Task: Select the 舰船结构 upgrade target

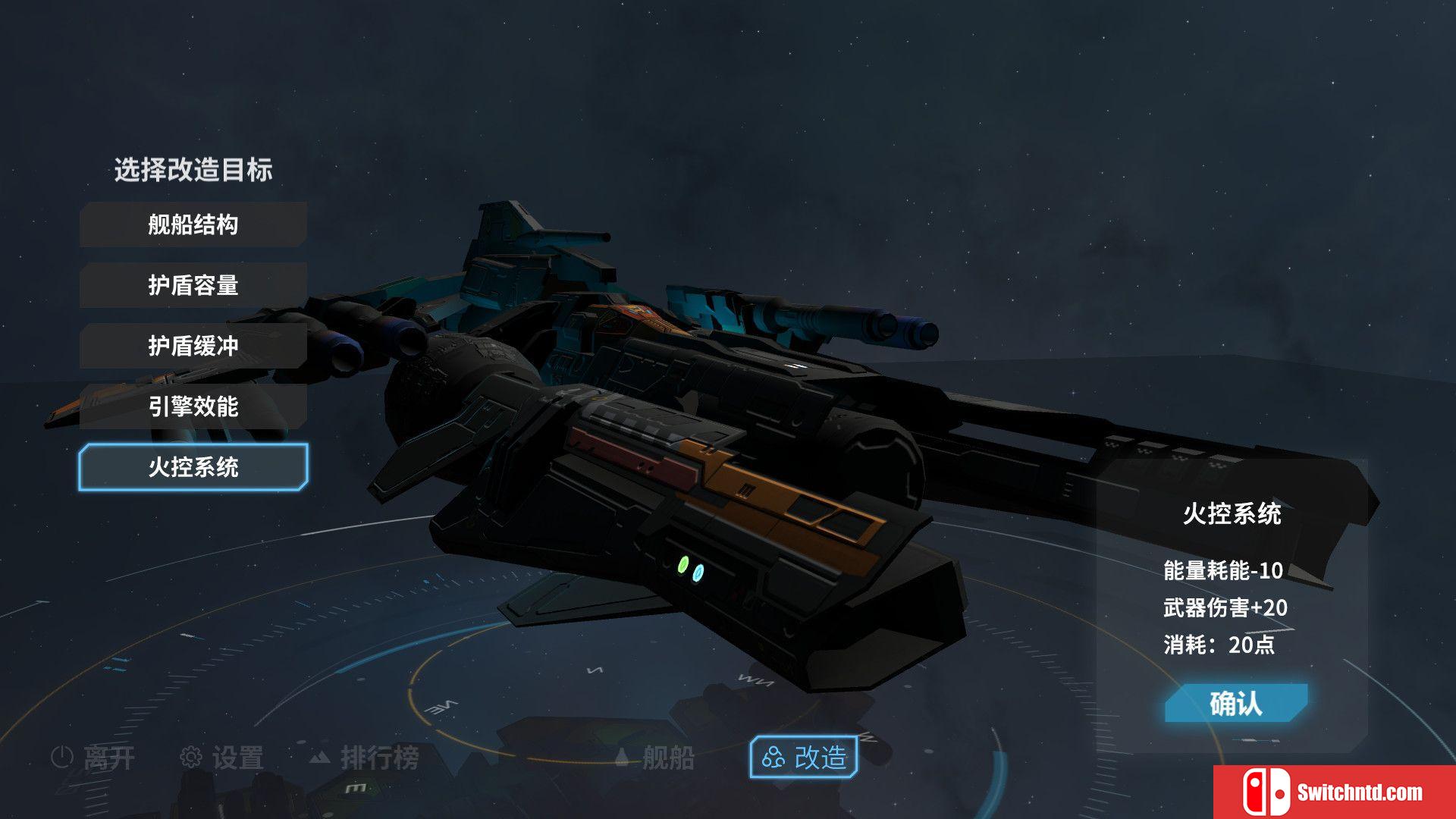Action: coord(193,224)
